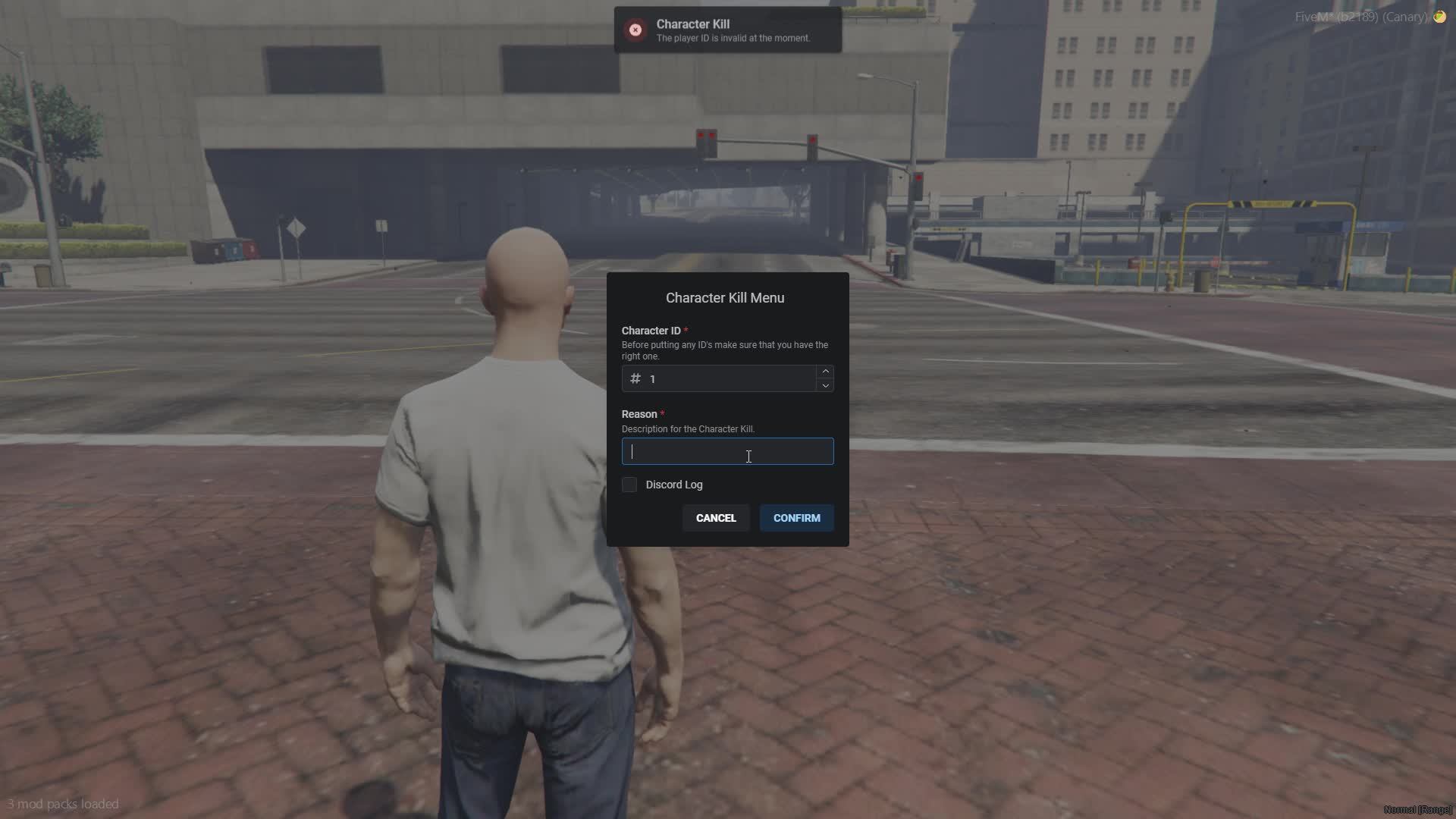Viewport: 1456px width, 819px height.
Task: Increase Character ID with the up arrow
Action: [825, 372]
